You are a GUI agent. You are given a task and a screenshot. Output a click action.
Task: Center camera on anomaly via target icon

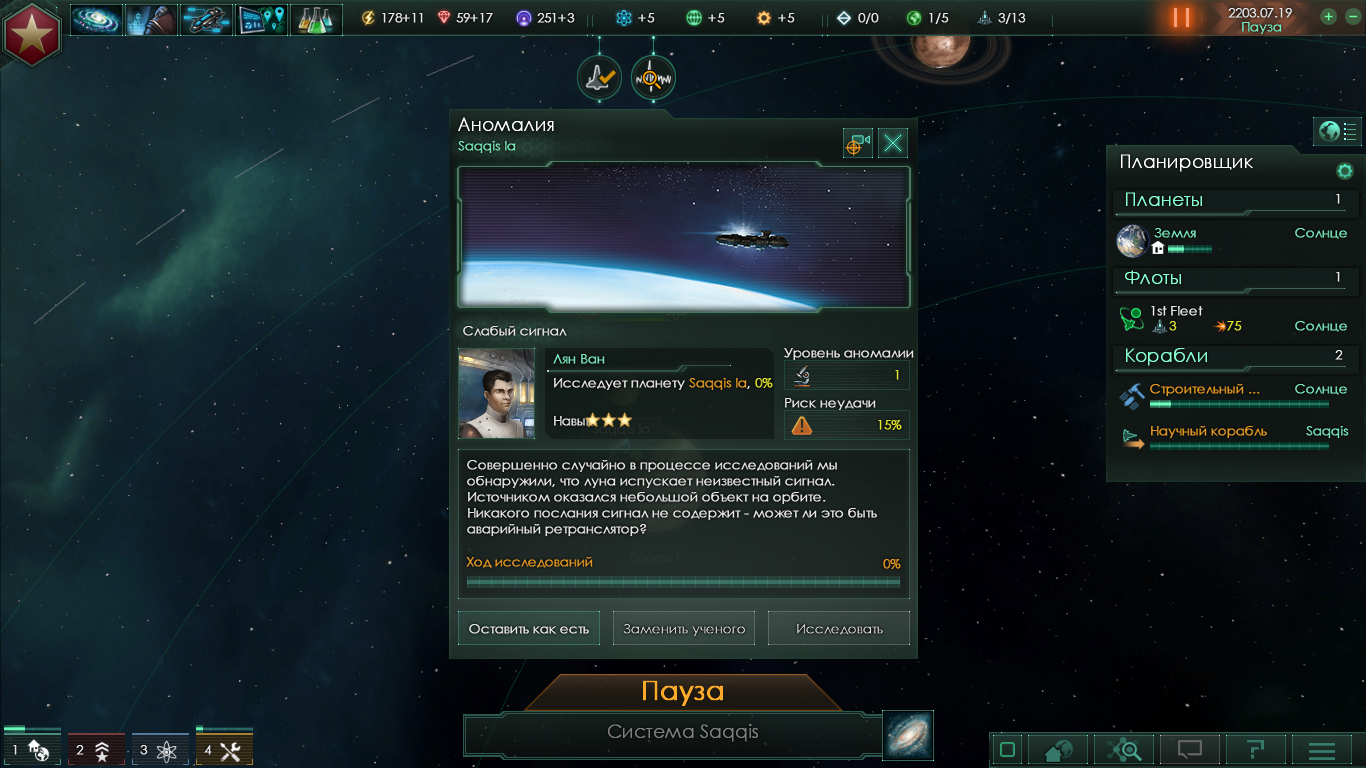pyautogui.click(x=858, y=144)
